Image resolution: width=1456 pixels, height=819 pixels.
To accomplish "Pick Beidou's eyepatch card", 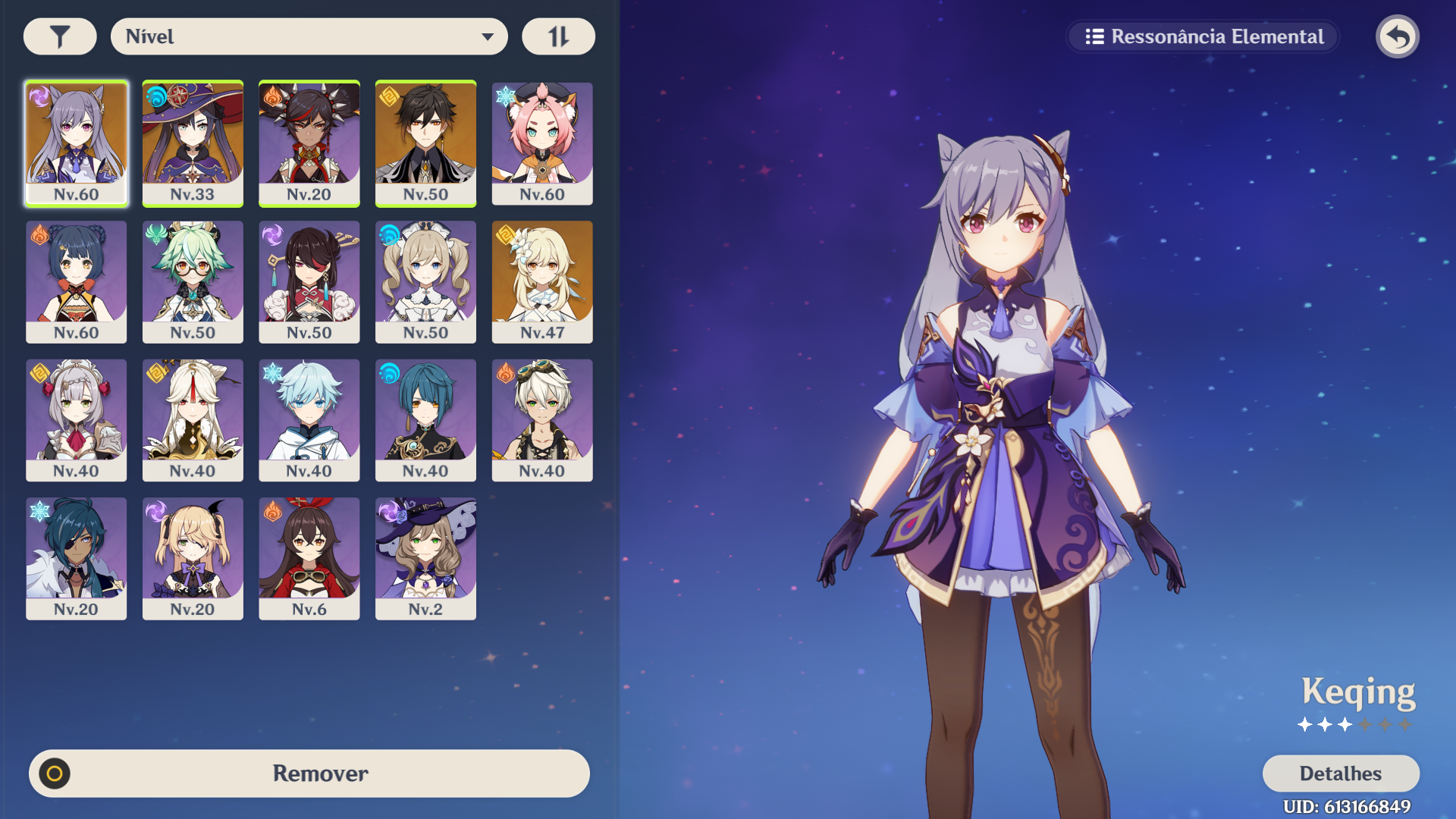I will pos(309,281).
